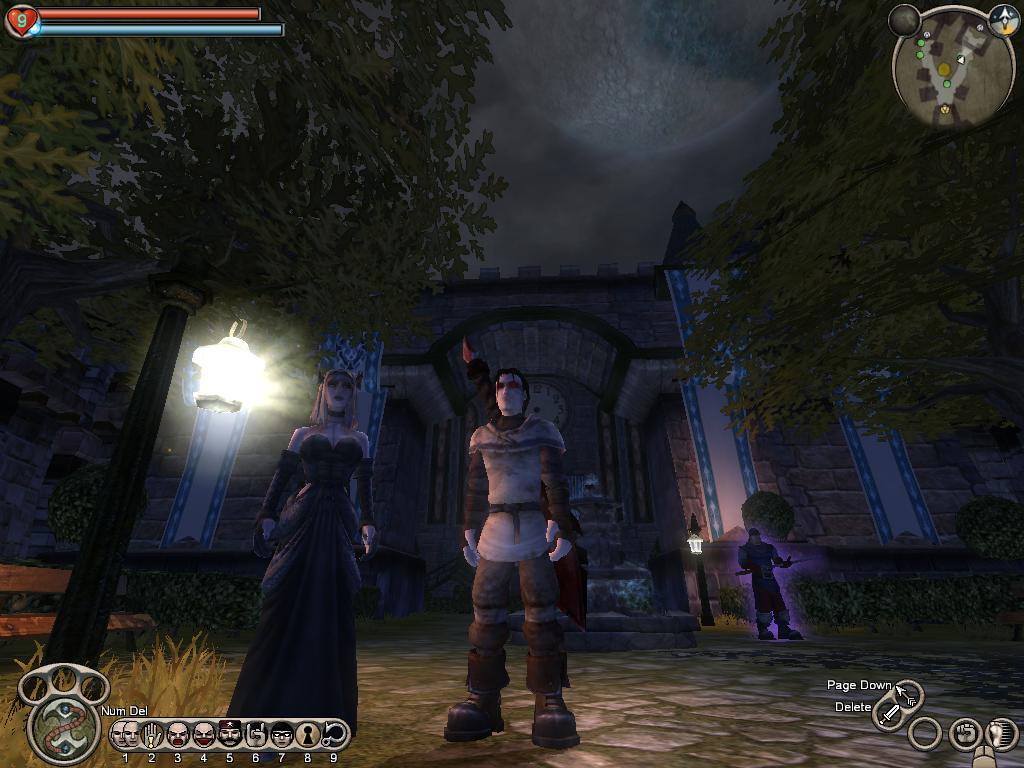1024x768 pixels.
Task: Use the raised hand expression in slot 2
Action: [152, 735]
